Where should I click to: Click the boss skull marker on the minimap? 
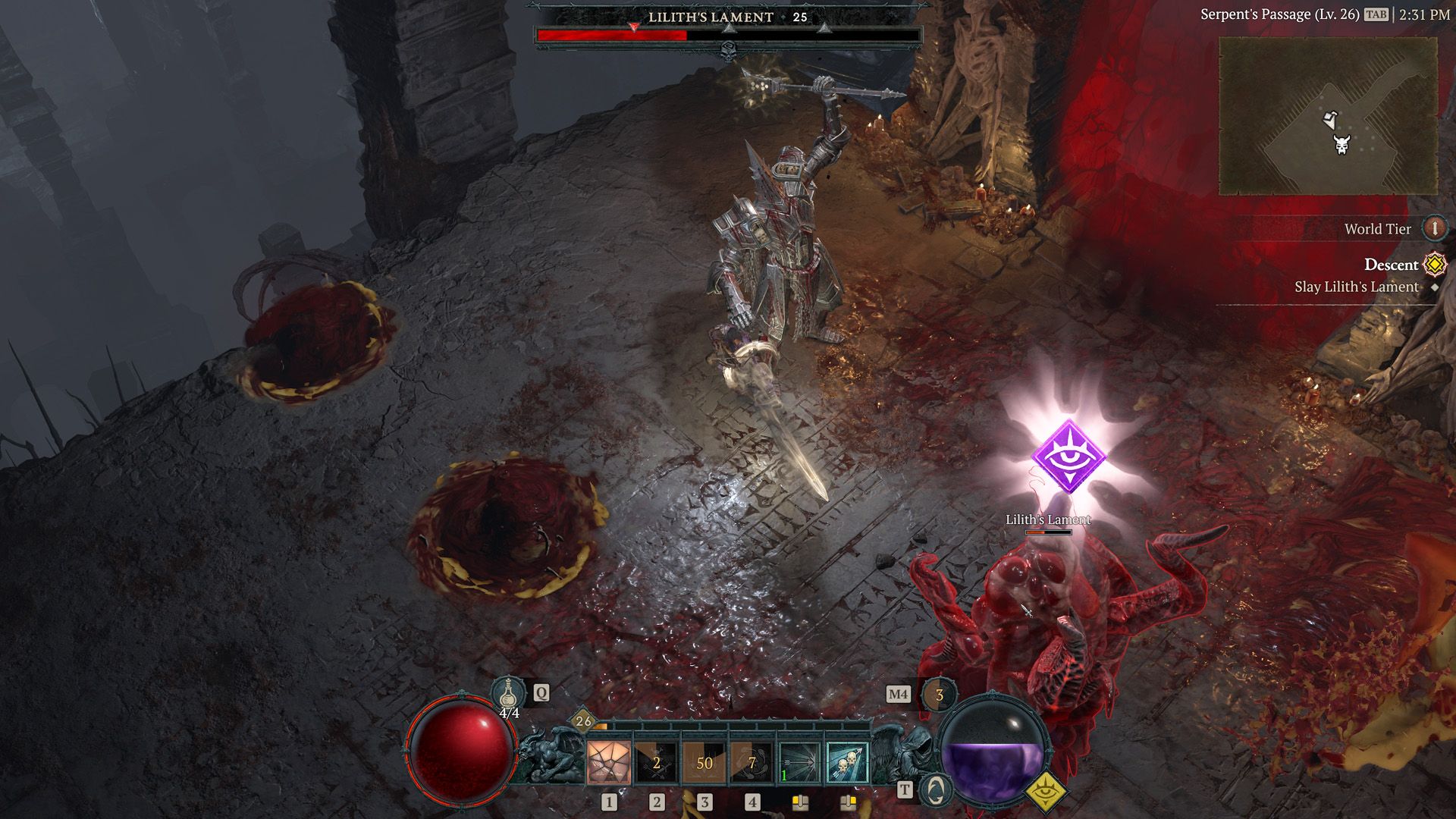pyautogui.click(x=1341, y=144)
